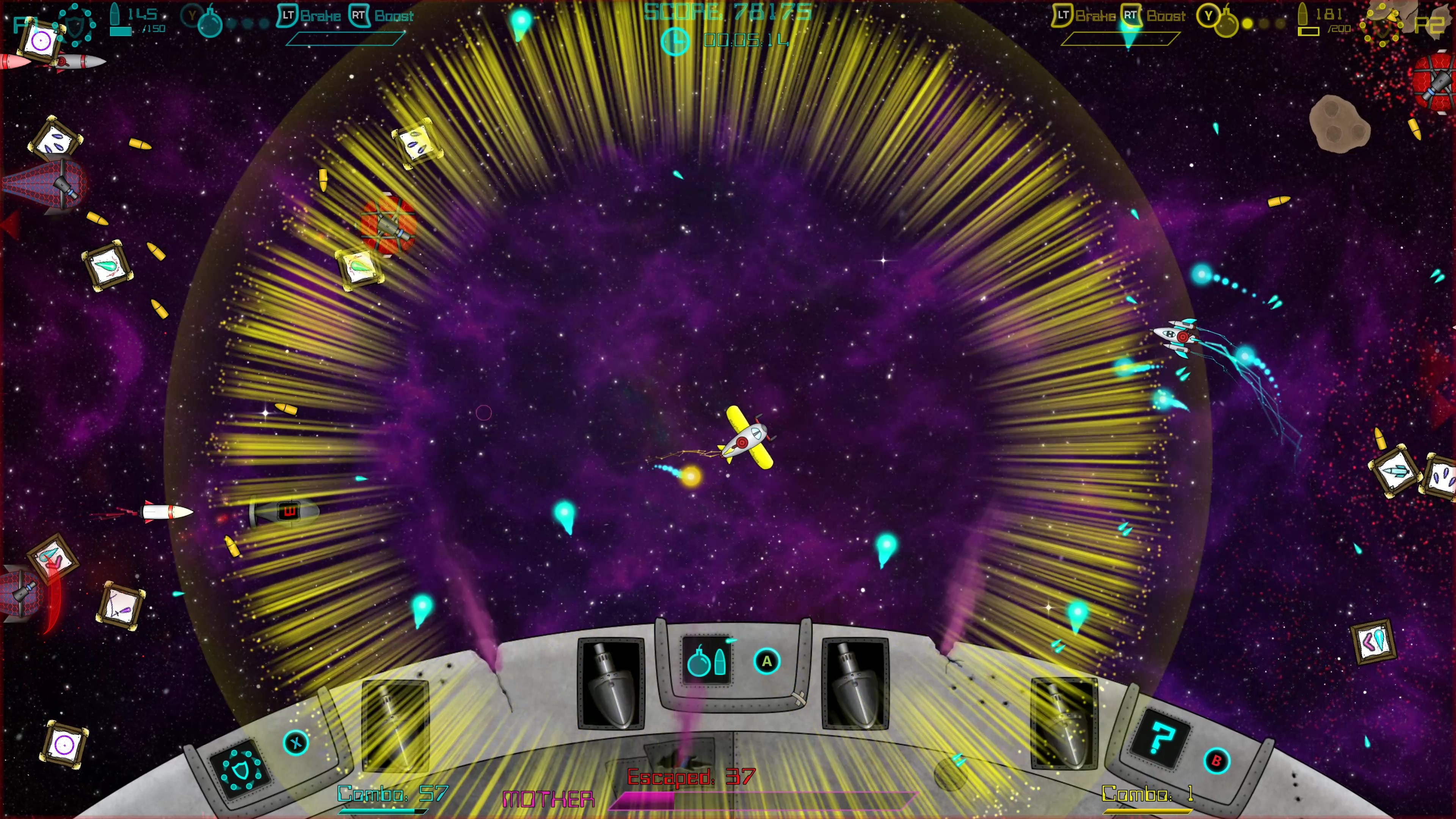Toggle Brake using the LT indicator
This screenshot has height=819, width=1456.
coord(288,16)
